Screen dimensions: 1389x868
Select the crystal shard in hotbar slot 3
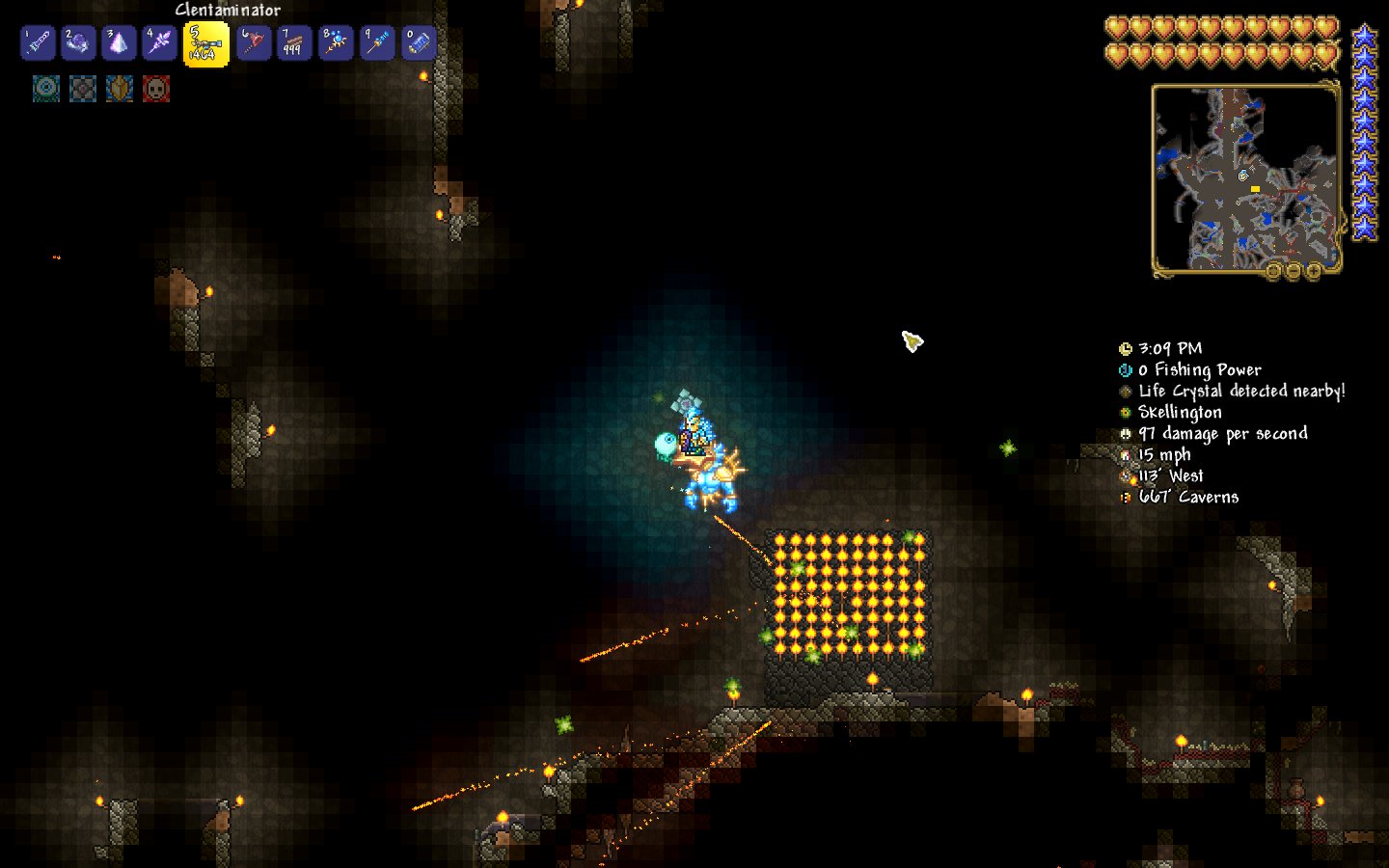[119, 42]
